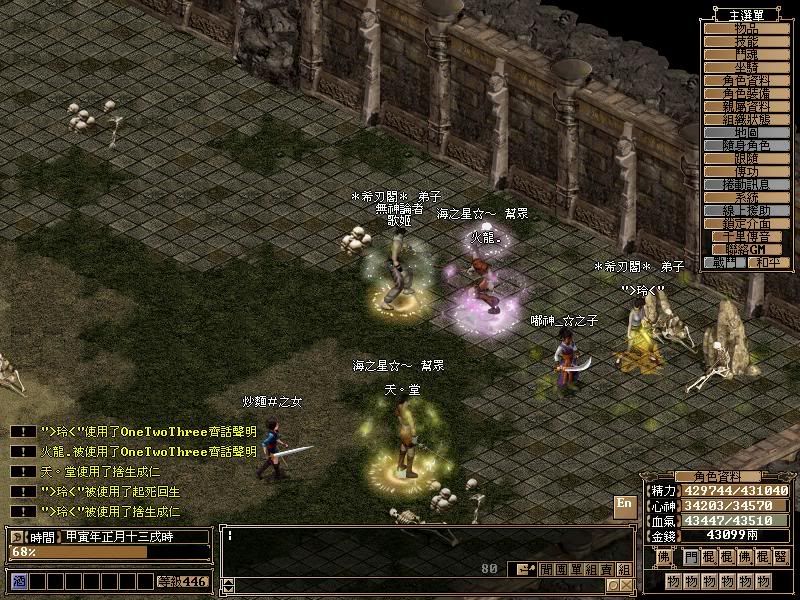
Task: Select the 酒 buff slot icon
Action: point(19,581)
